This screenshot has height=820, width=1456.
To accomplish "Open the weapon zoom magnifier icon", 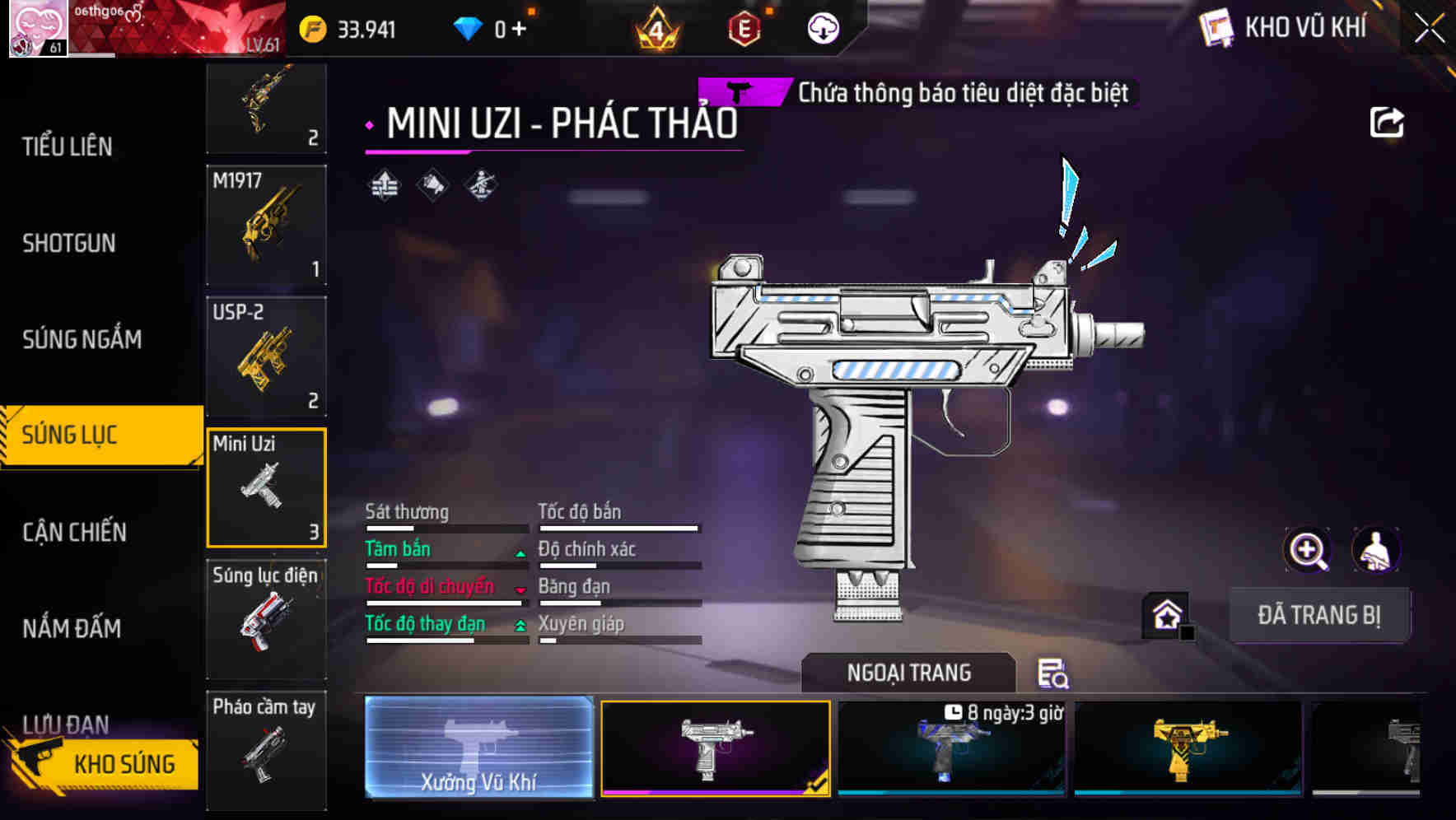I will pos(1307,550).
